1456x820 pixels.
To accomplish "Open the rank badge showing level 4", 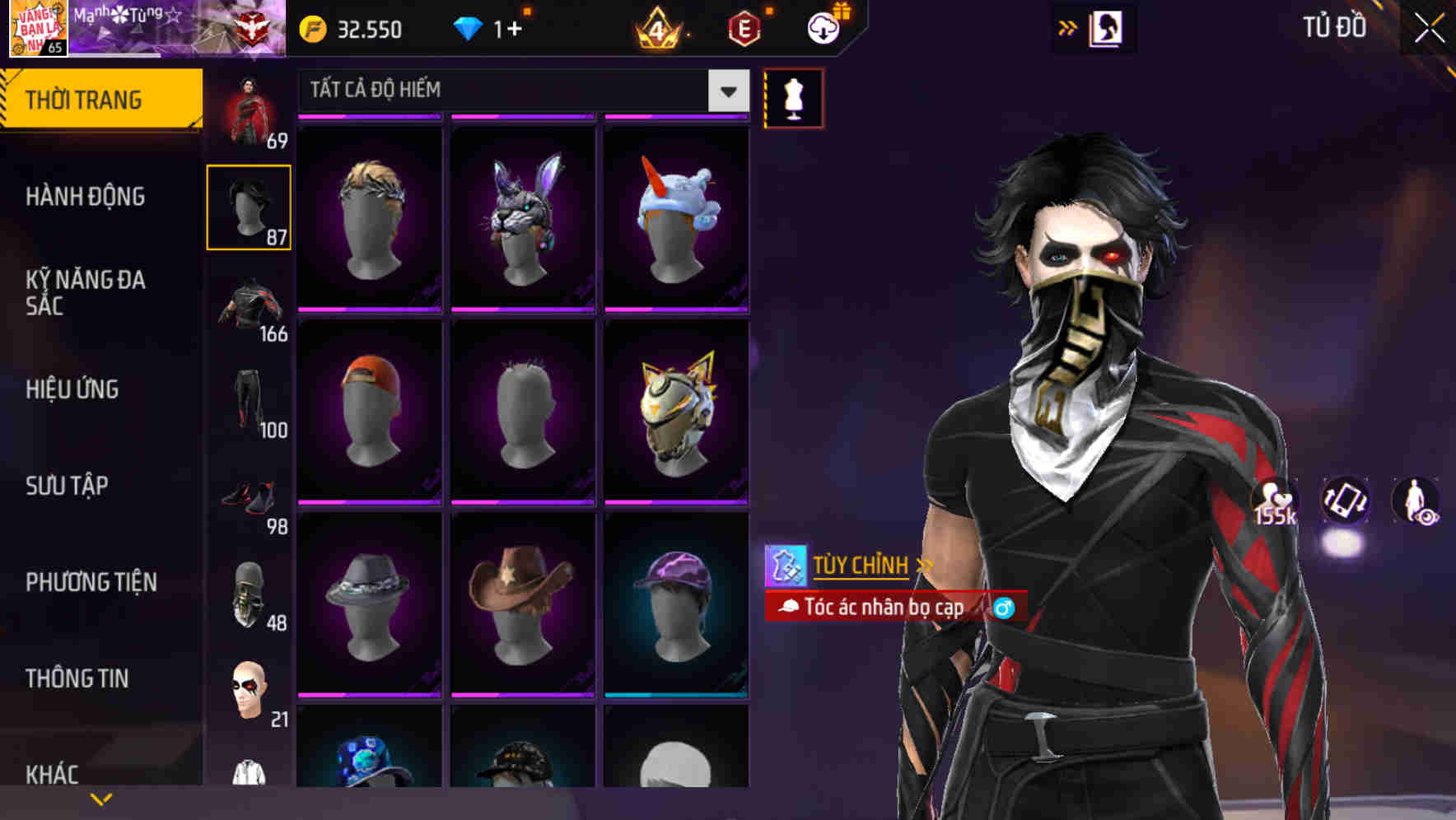I will coord(659,27).
